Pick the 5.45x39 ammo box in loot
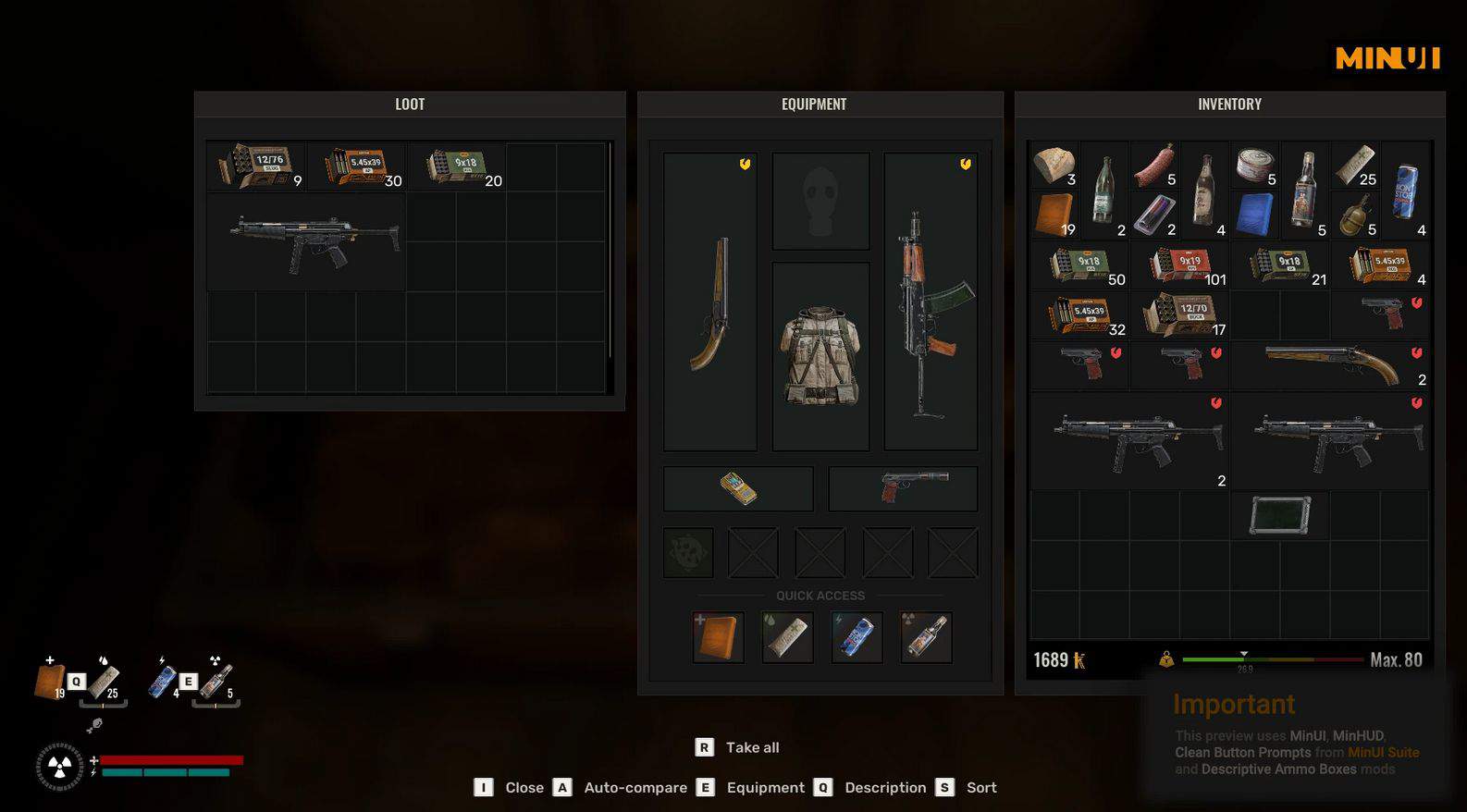 click(x=357, y=166)
